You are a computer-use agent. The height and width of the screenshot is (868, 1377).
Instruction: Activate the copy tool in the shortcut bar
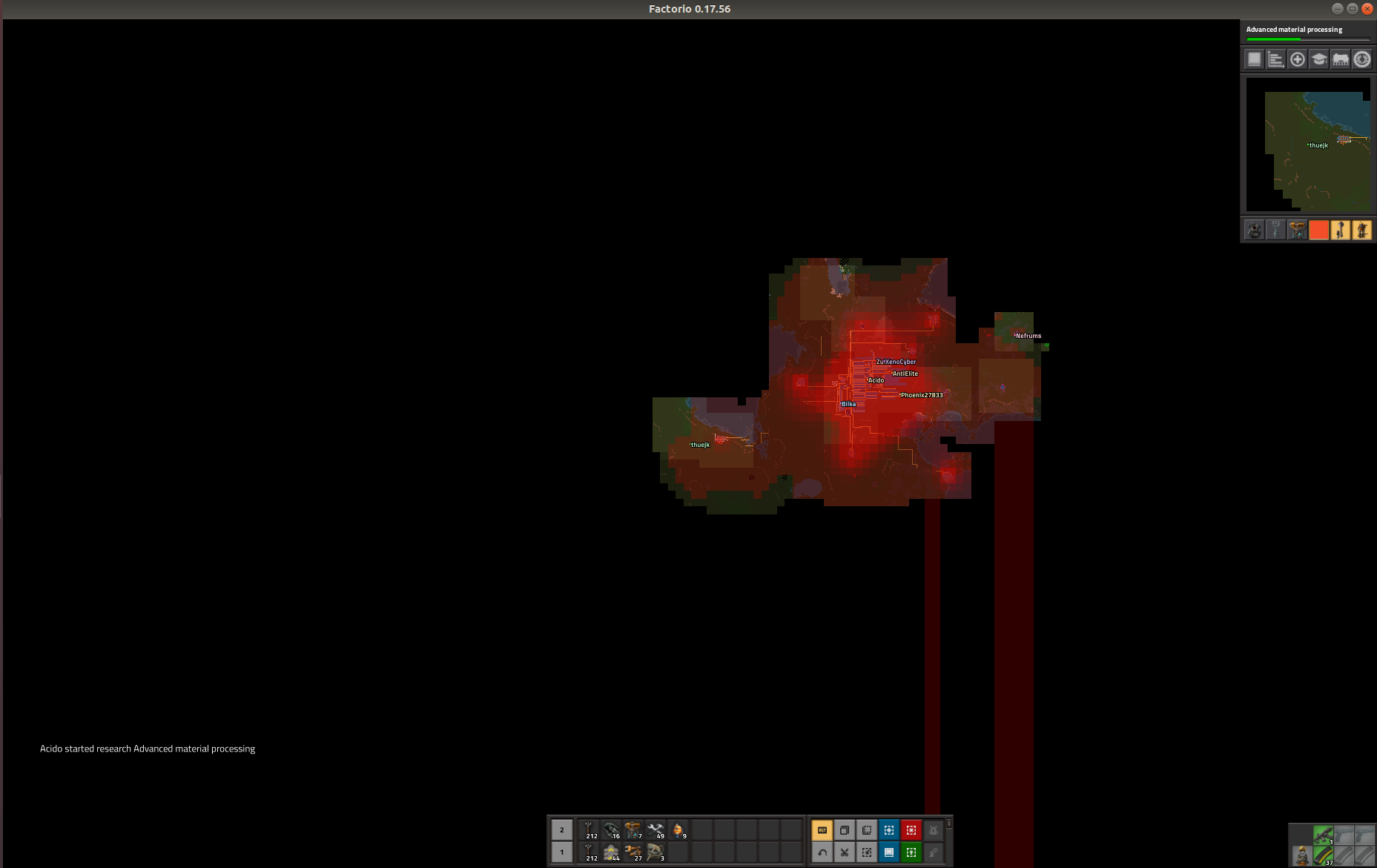(x=844, y=830)
